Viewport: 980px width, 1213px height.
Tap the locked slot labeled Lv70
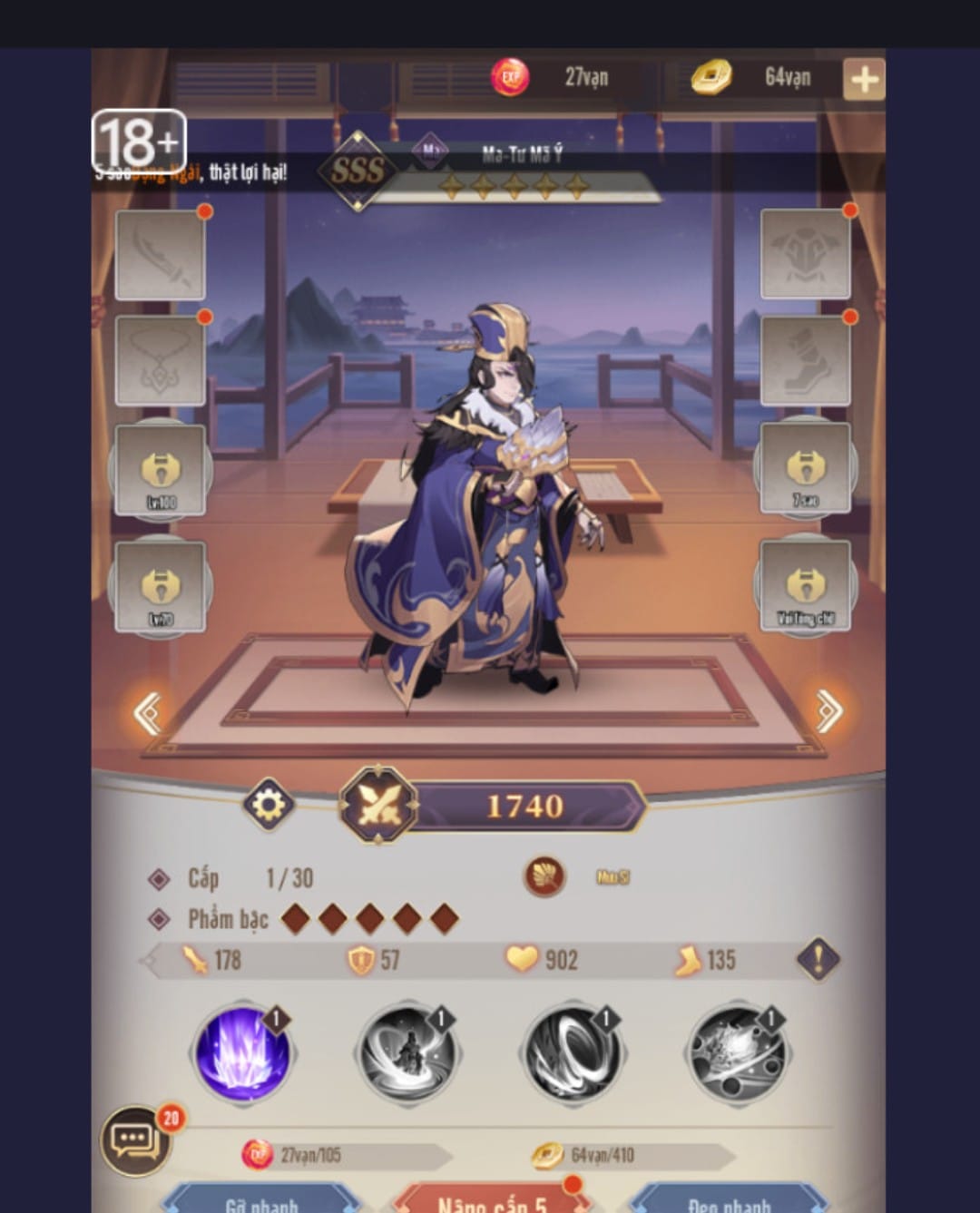pyautogui.click(x=161, y=586)
